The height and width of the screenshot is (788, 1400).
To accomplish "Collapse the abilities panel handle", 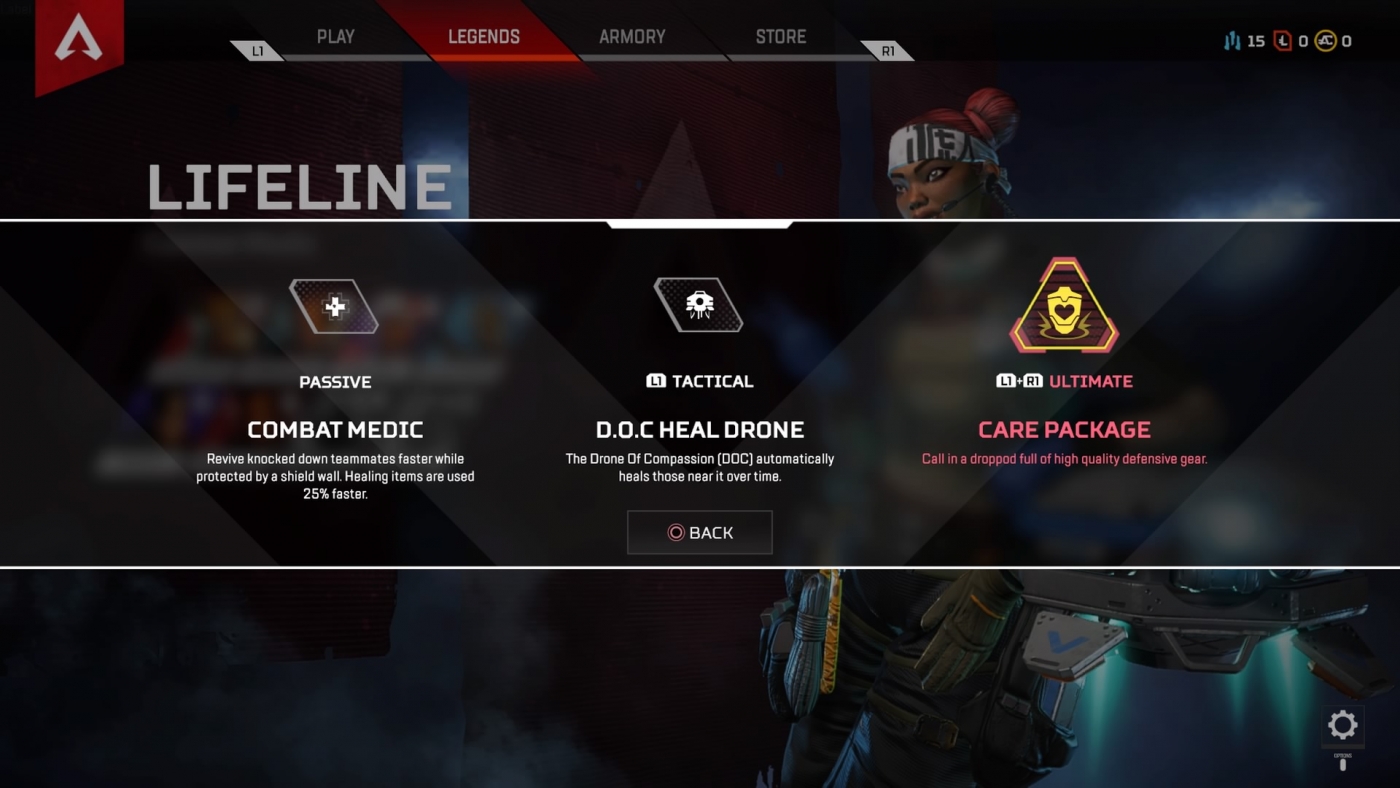I will coord(699,224).
